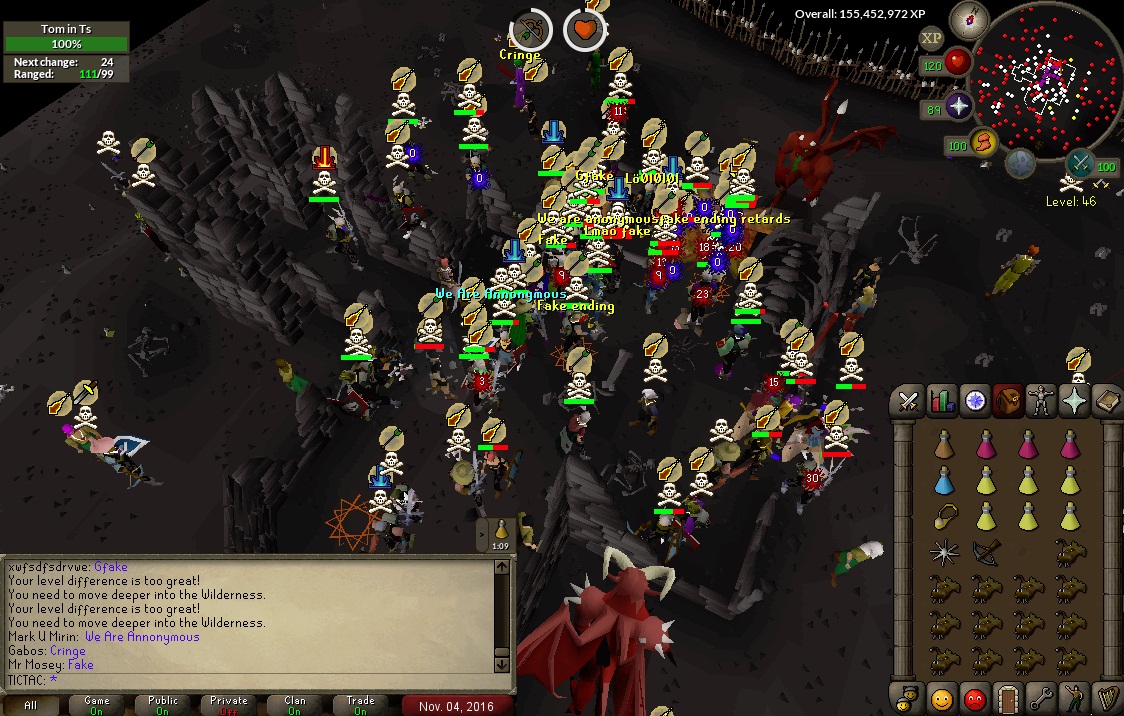1124x716 pixels.
Task: Open the Worn Equipment tab
Action: 1041,402
